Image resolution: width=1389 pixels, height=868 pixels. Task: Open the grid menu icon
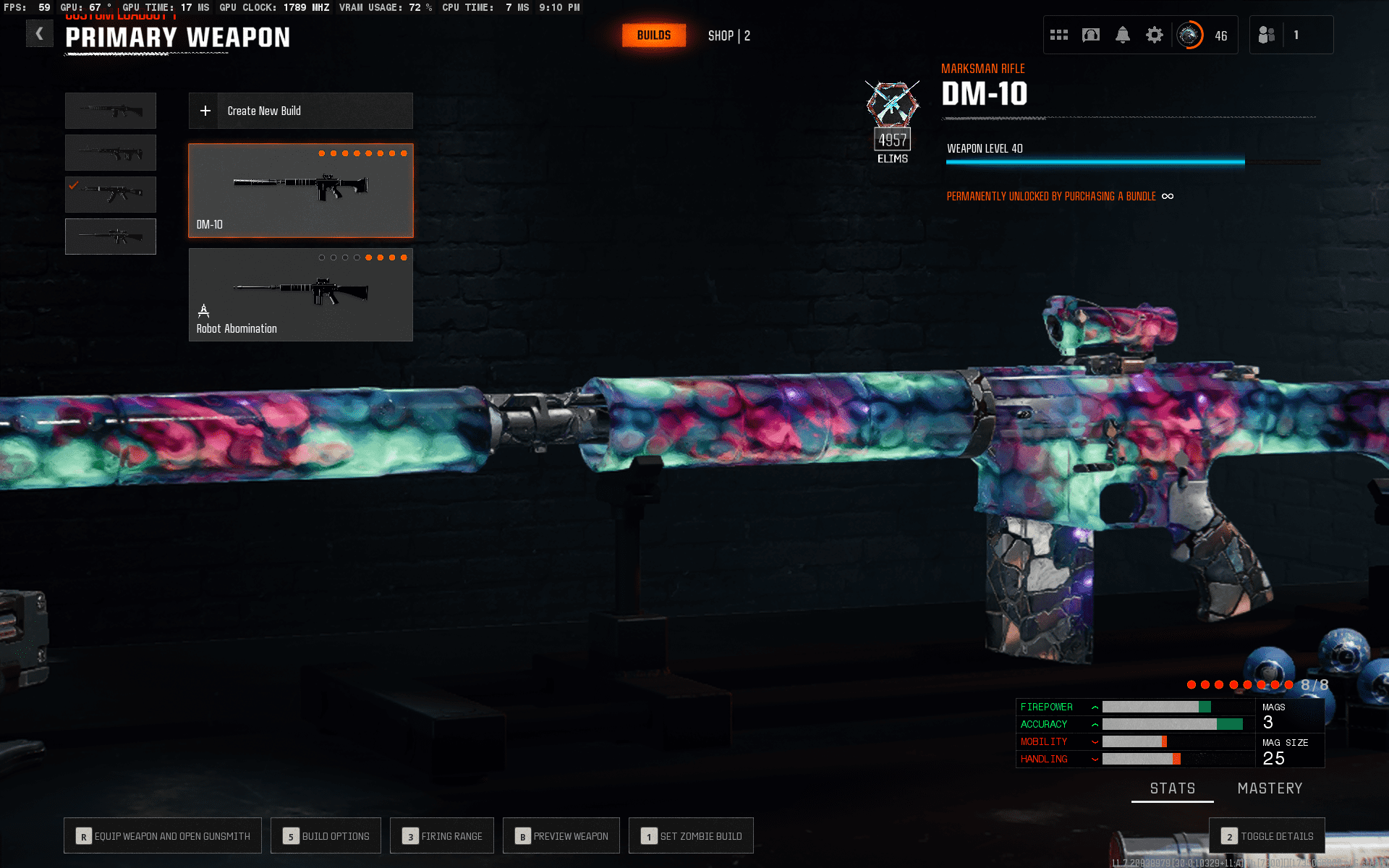coord(1059,35)
